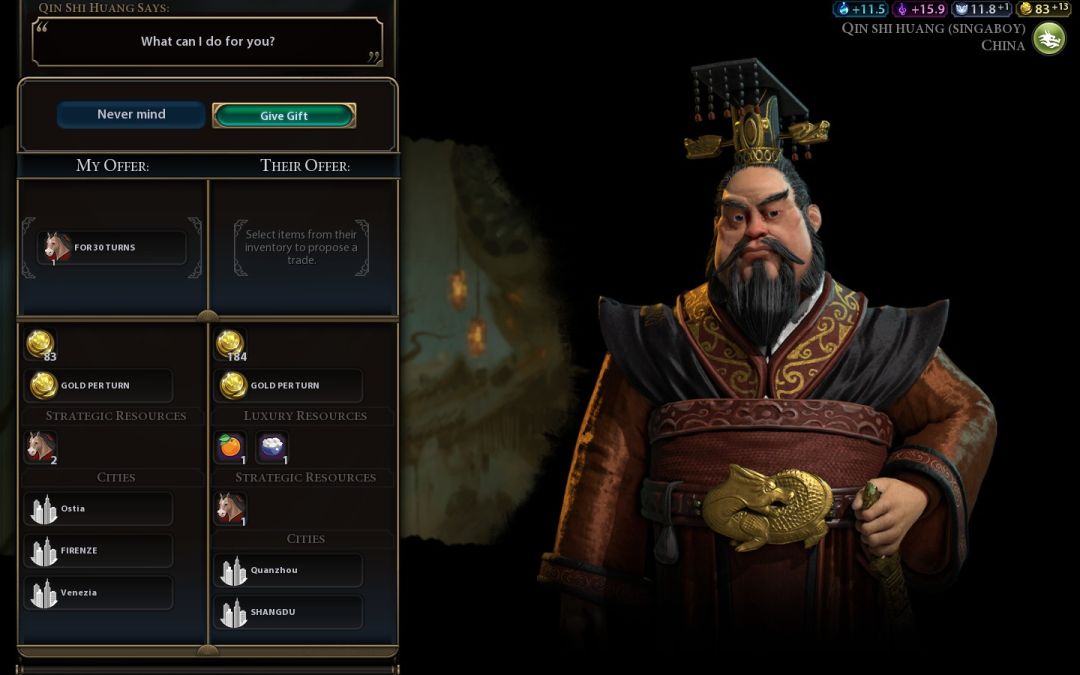1080x675 pixels.
Task: Select your 83 gold lump sum
Action: pos(41,345)
